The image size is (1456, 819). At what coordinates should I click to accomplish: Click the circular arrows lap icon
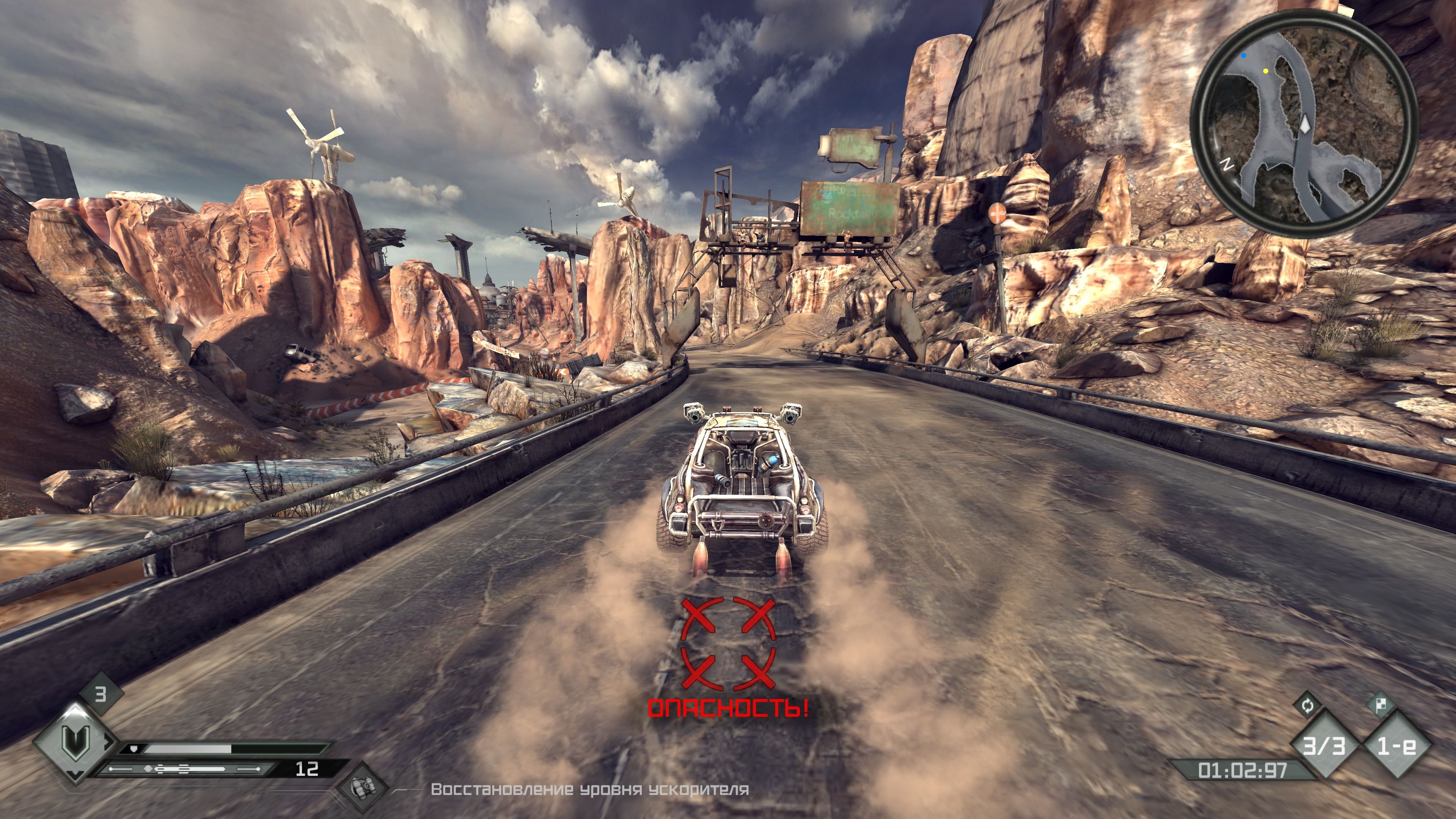coord(1307,705)
